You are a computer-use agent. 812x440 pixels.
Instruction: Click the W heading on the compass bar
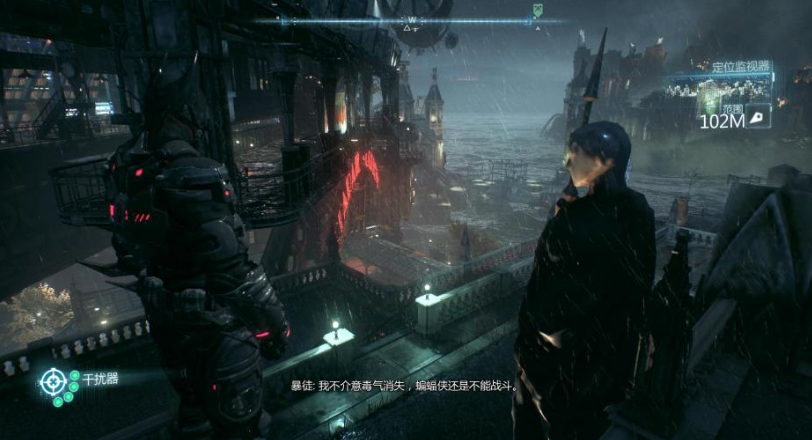pyautogui.click(x=411, y=20)
